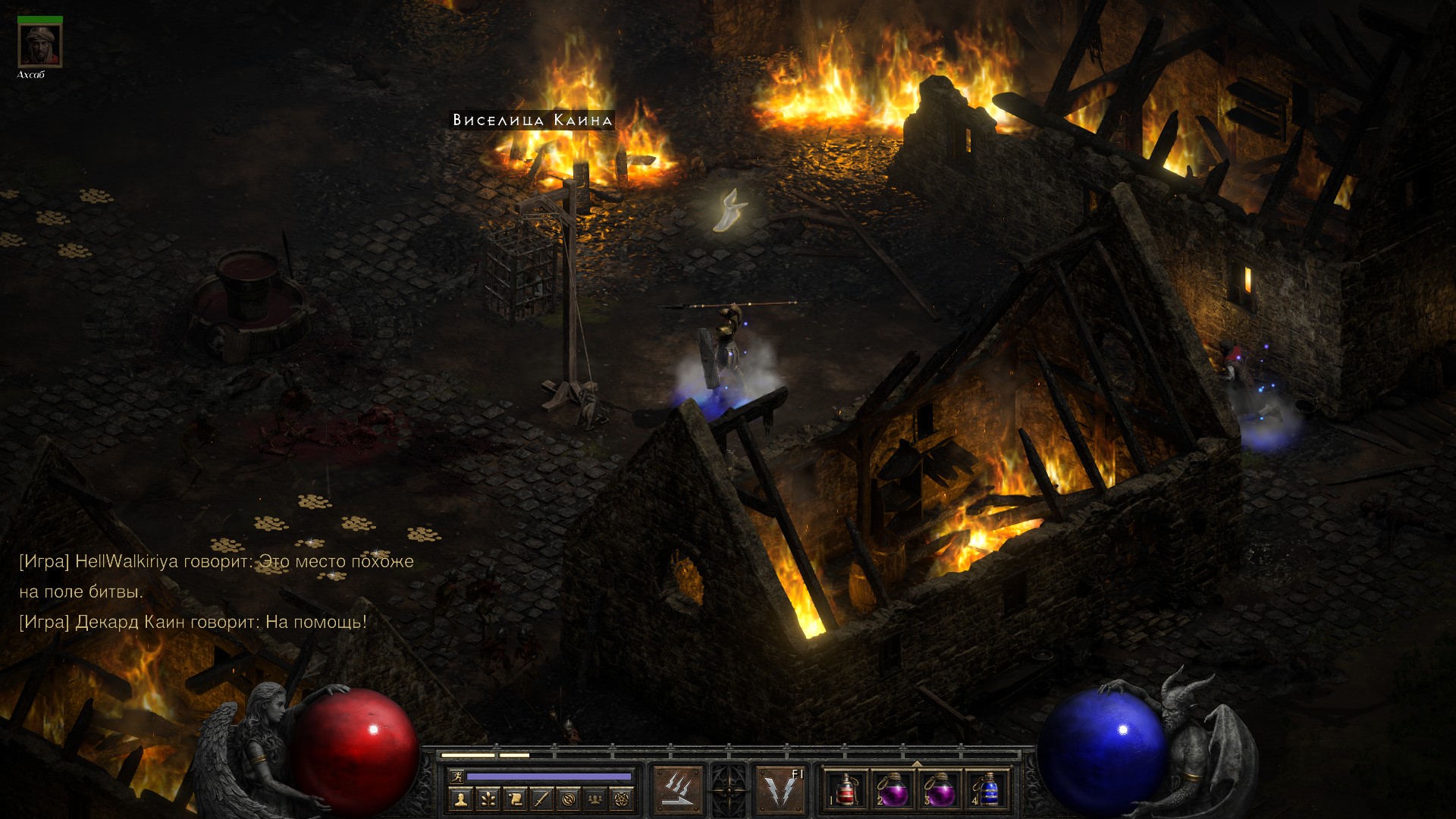Screen dimensions: 1456x819
Task: Open the quest log scroll icon
Action: [x=515, y=799]
